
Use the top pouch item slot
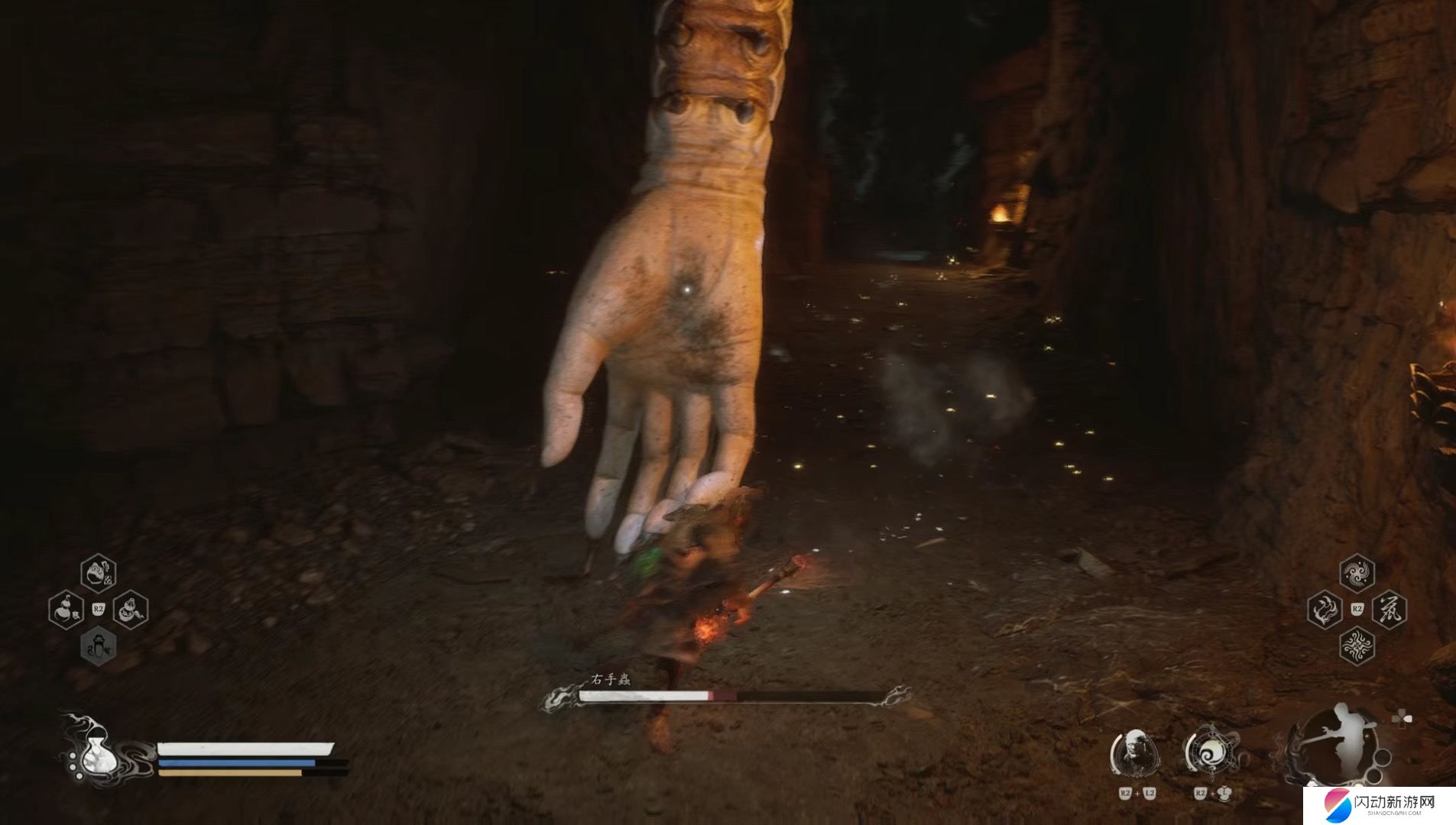99,574
